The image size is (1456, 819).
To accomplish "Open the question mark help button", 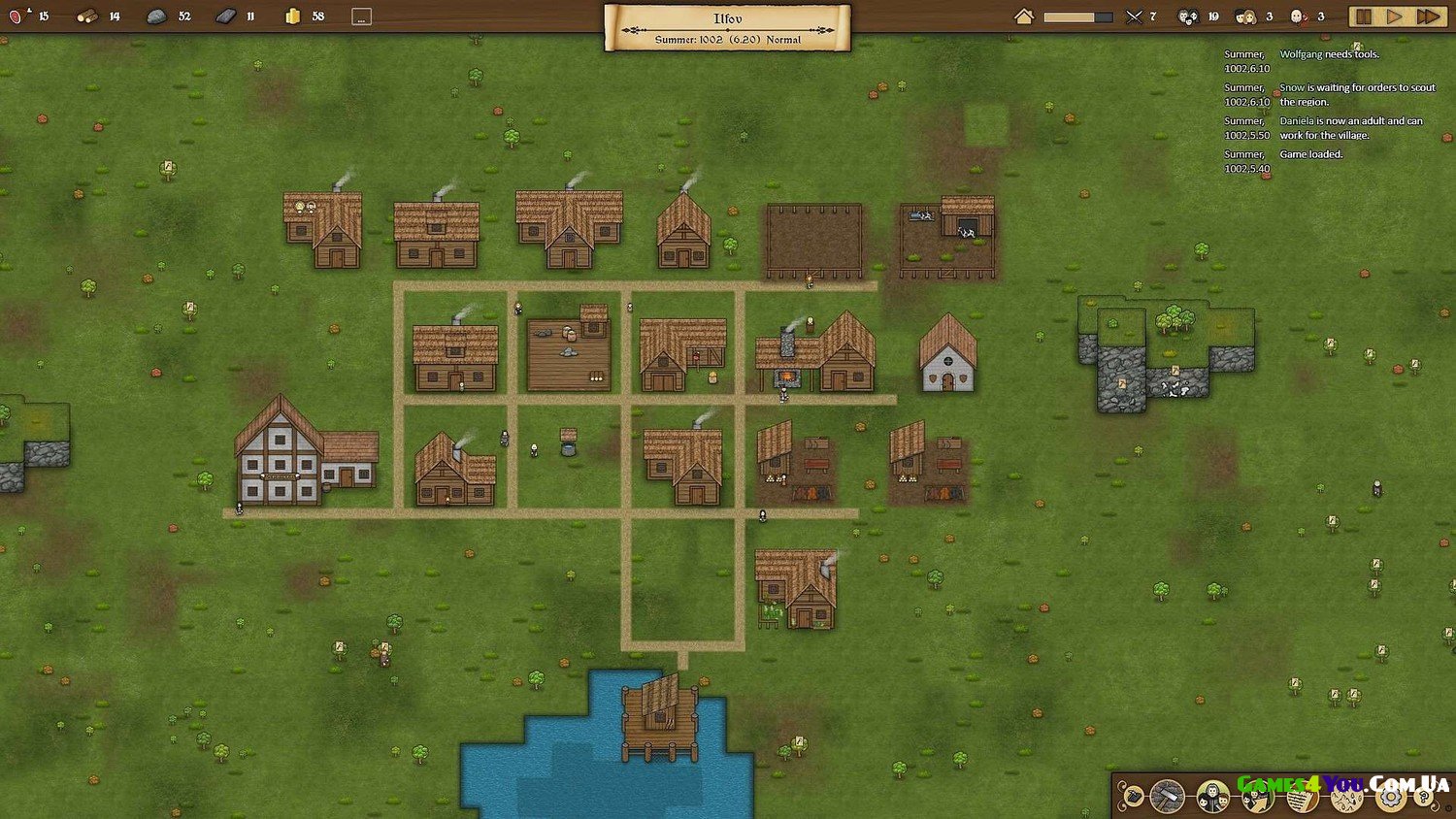I will point(1425,798).
